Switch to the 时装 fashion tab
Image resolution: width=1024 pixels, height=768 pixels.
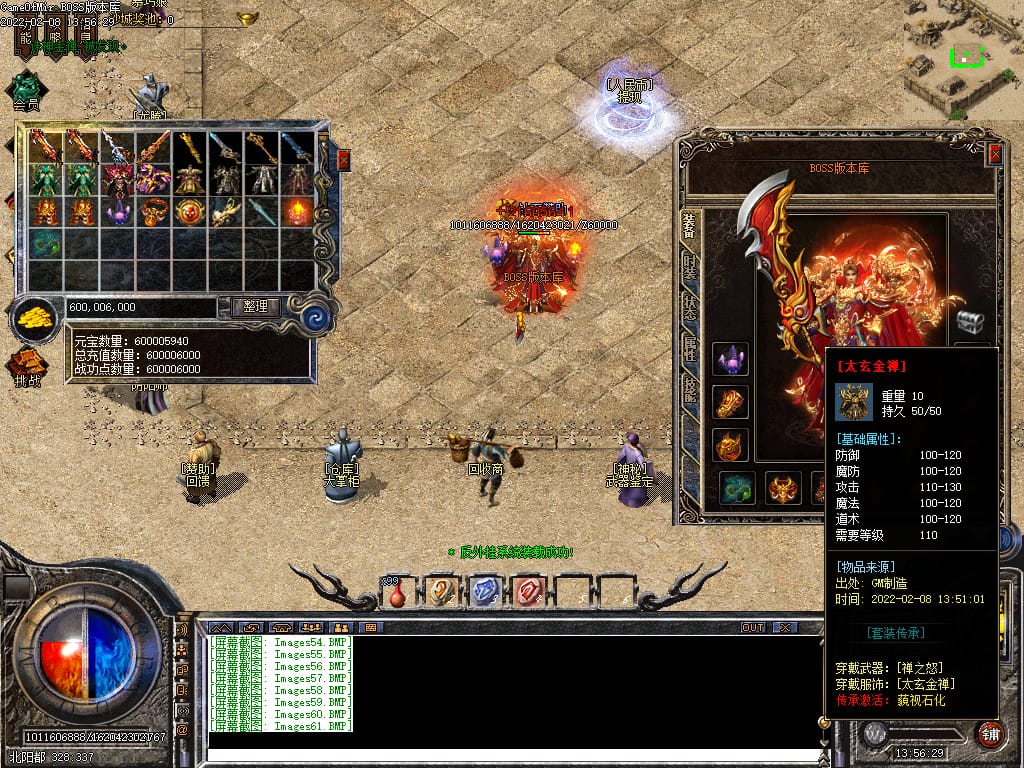tap(690, 267)
